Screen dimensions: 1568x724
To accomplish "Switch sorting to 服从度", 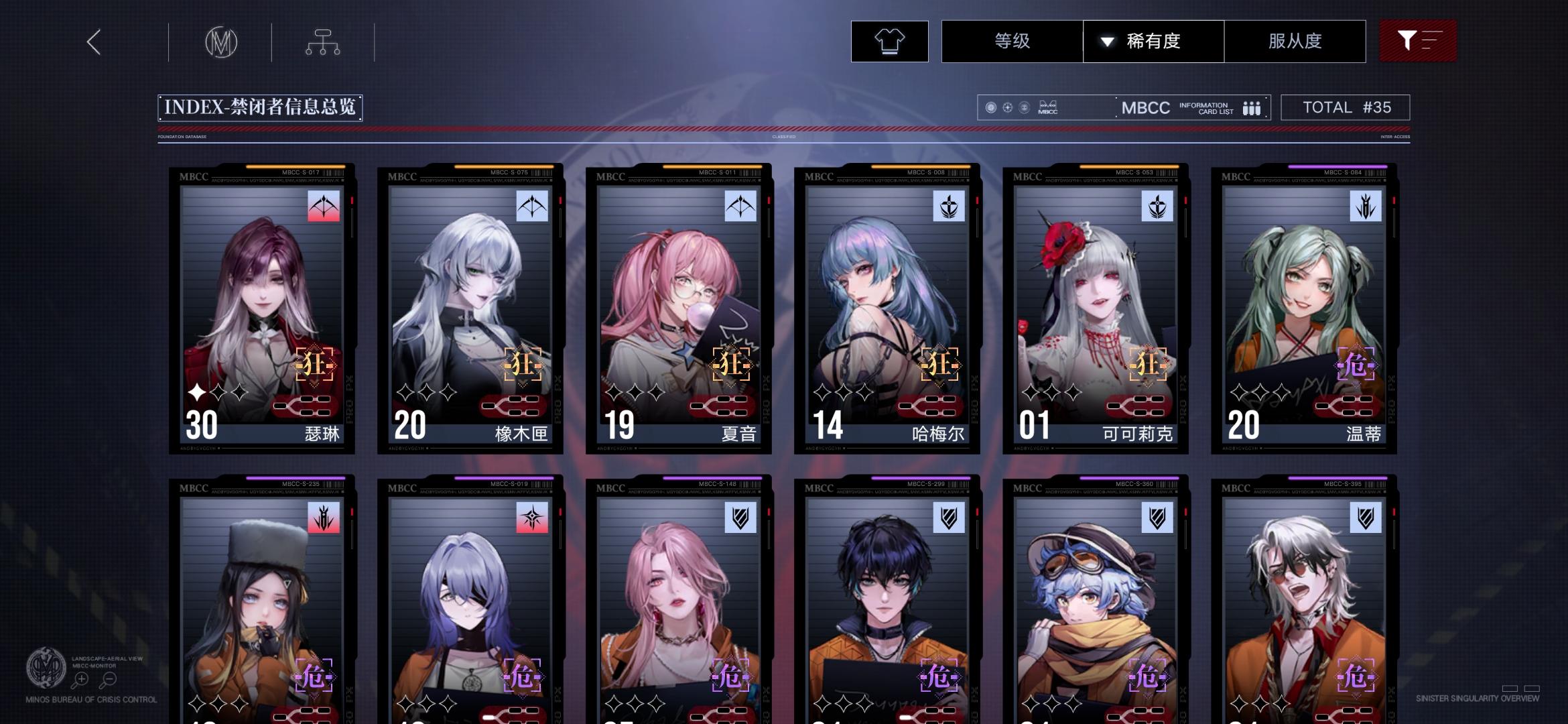I will pyautogui.click(x=1296, y=41).
